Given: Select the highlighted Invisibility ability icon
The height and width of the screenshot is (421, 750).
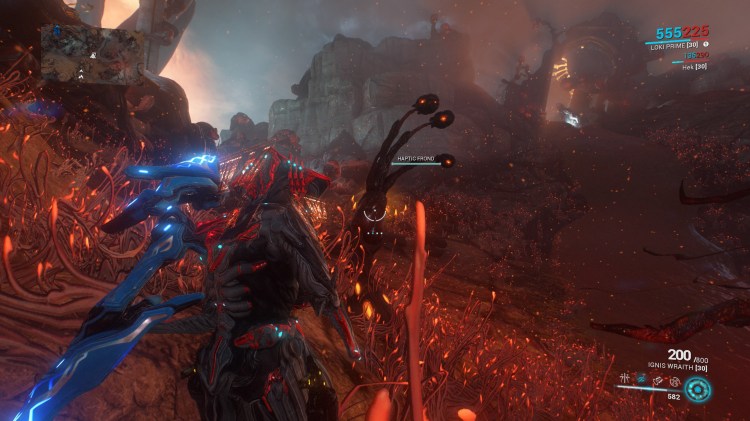Looking at the screenshot, I should click(x=640, y=380).
